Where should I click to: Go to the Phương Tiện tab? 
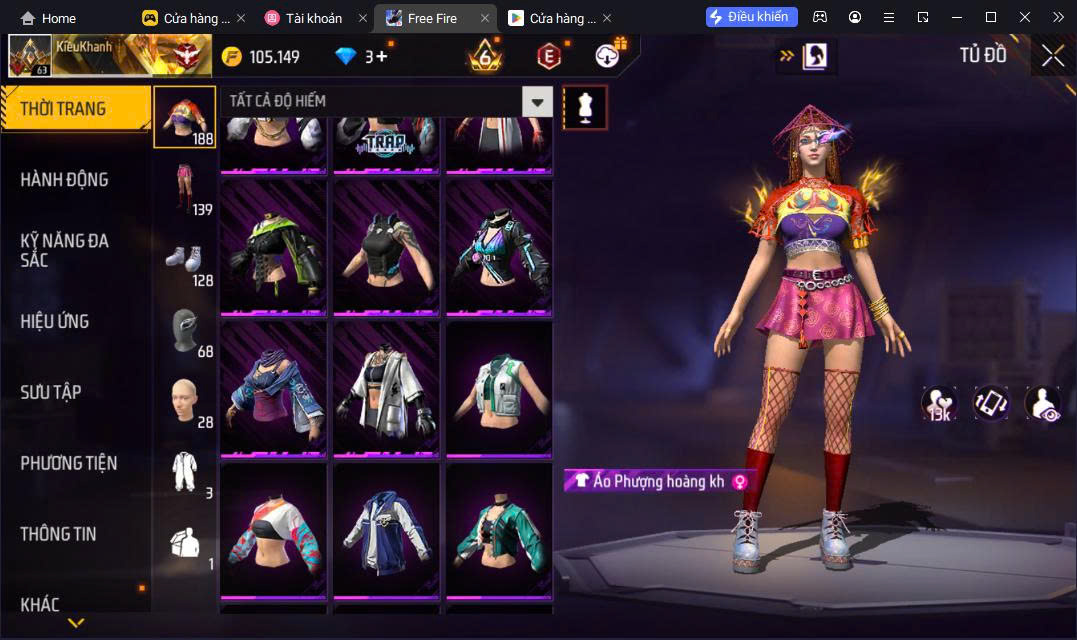pos(69,463)
